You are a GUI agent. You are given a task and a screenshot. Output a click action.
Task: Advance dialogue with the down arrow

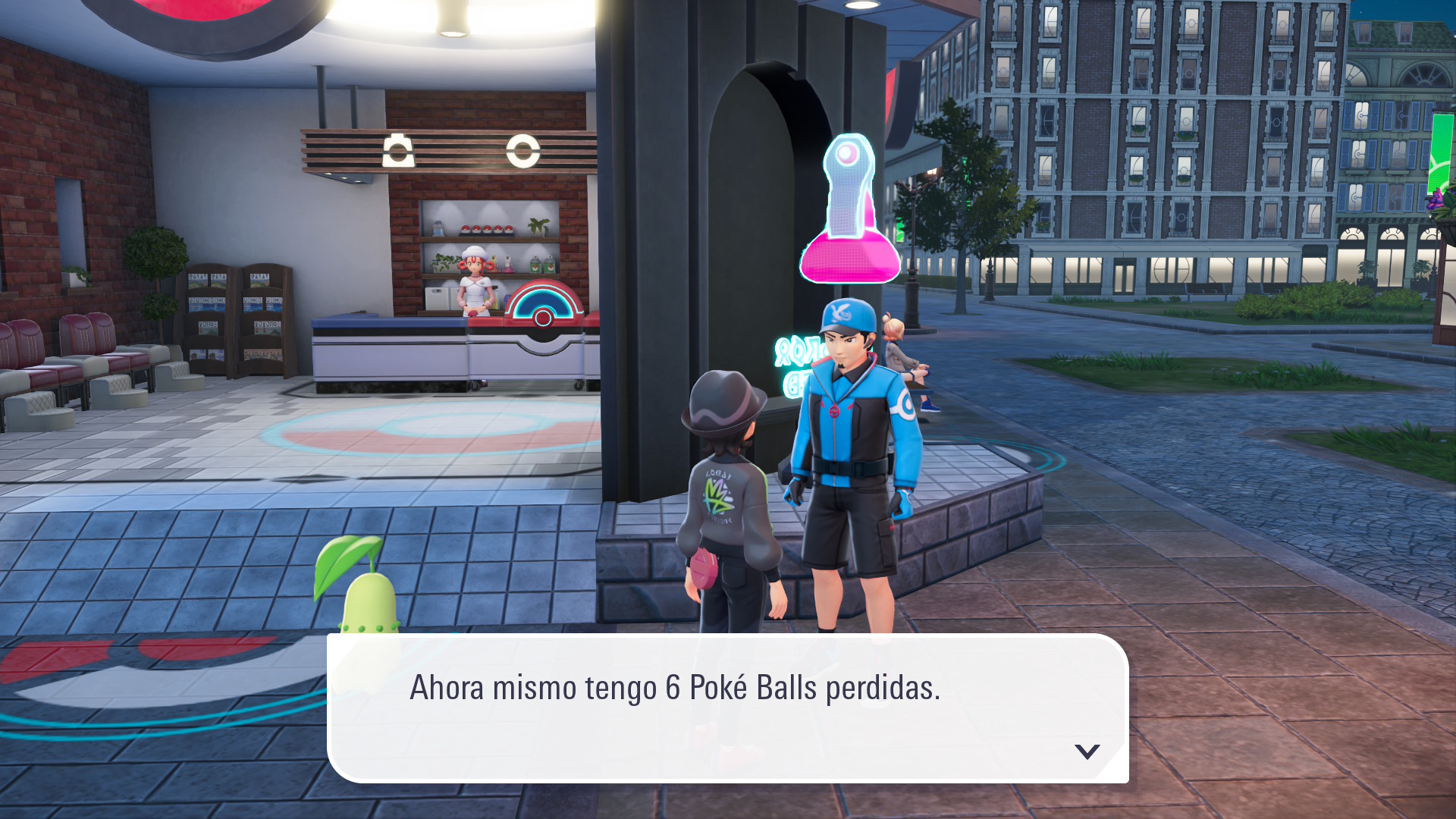1087,752
